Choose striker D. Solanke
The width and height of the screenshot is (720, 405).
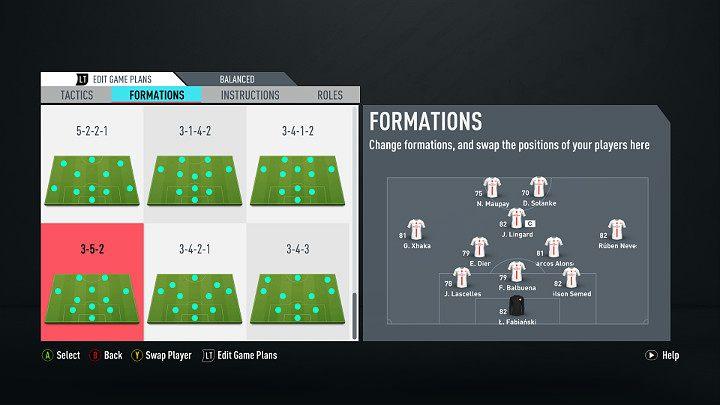point(537,189)
